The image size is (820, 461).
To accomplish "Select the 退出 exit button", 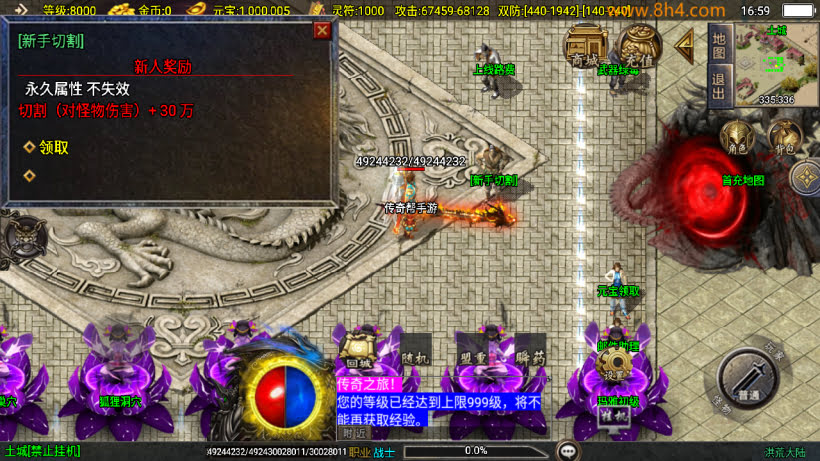I will 718,82.
